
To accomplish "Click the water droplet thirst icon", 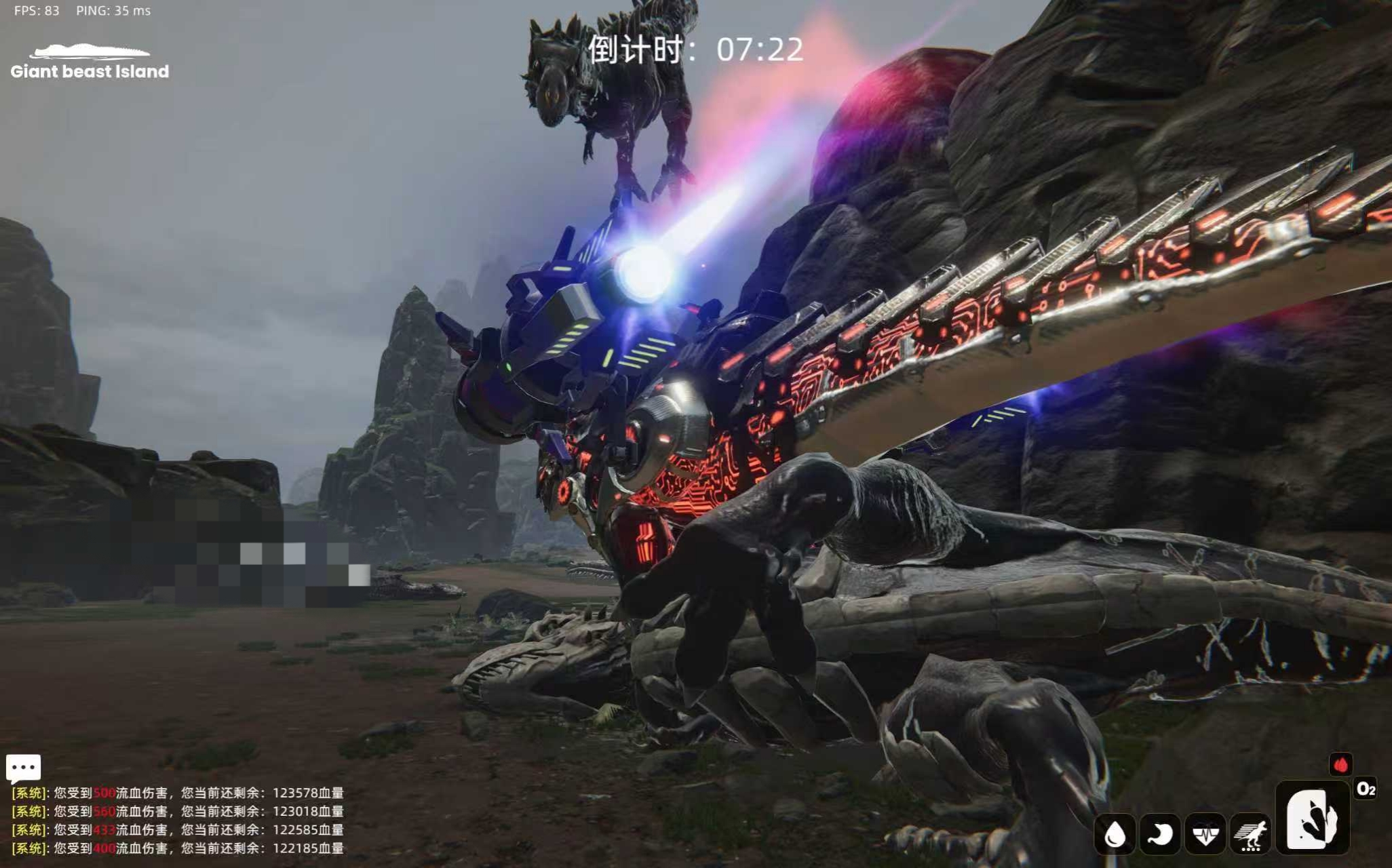I will point(1115,834).
